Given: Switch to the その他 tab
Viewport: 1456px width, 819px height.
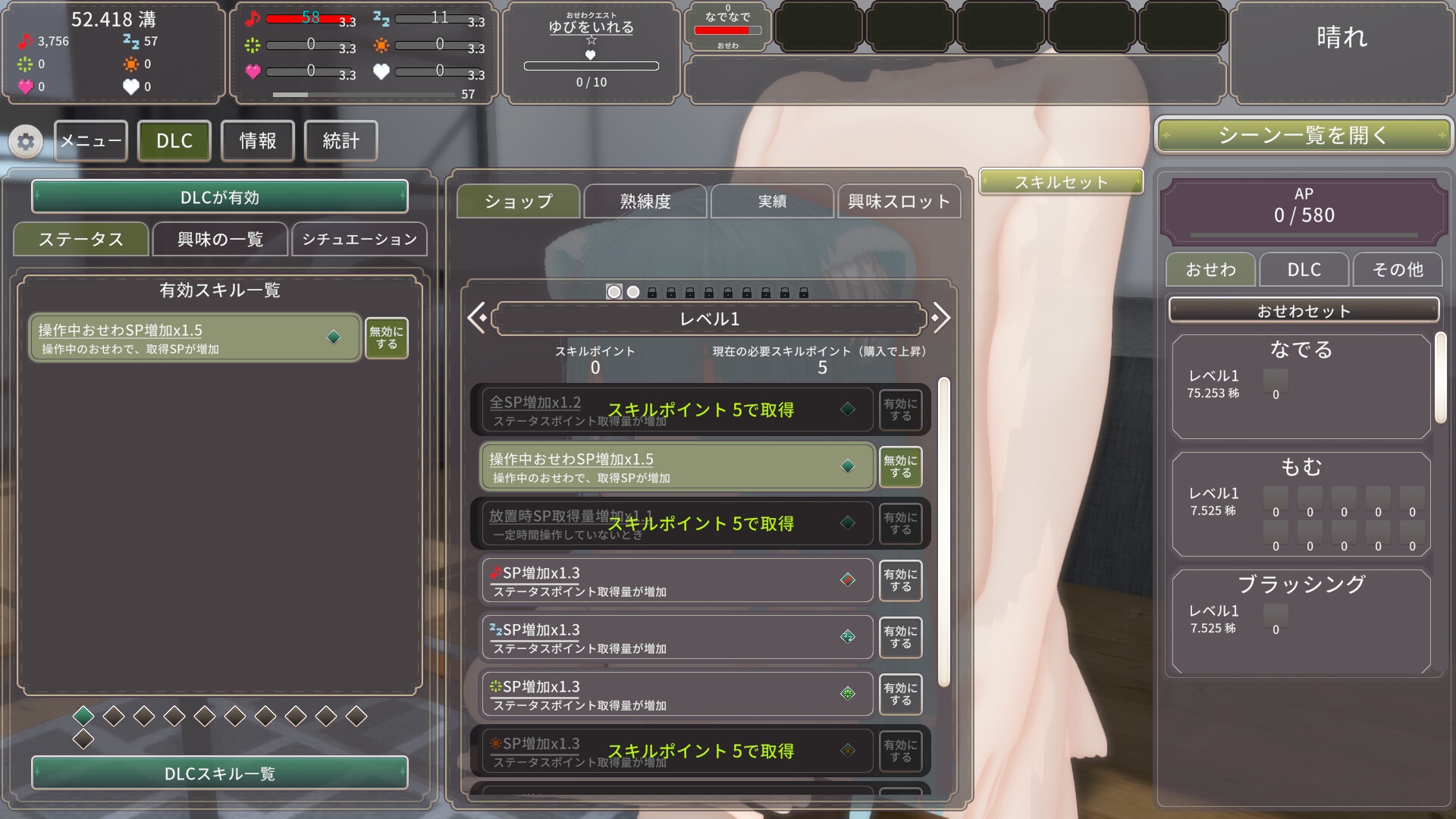Looking at the screenshot, I should tap(1398, 270).
